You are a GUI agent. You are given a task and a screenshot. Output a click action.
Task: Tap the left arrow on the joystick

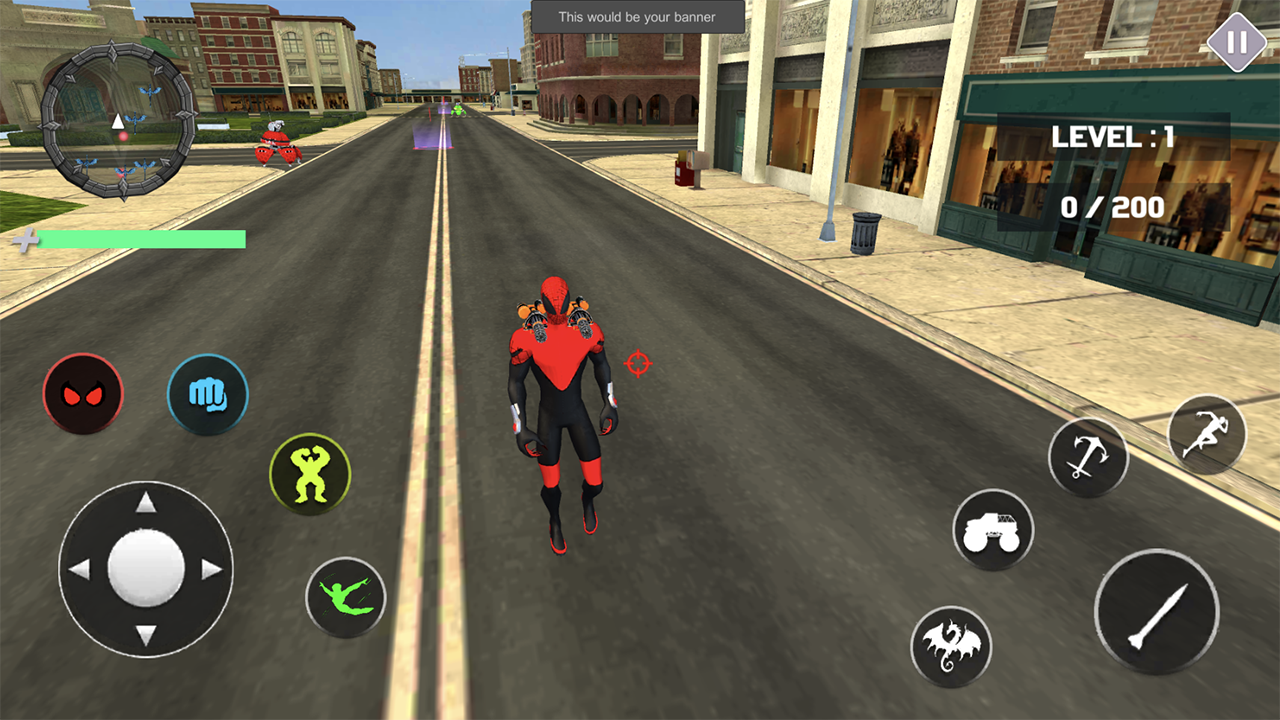pos(79,568)
